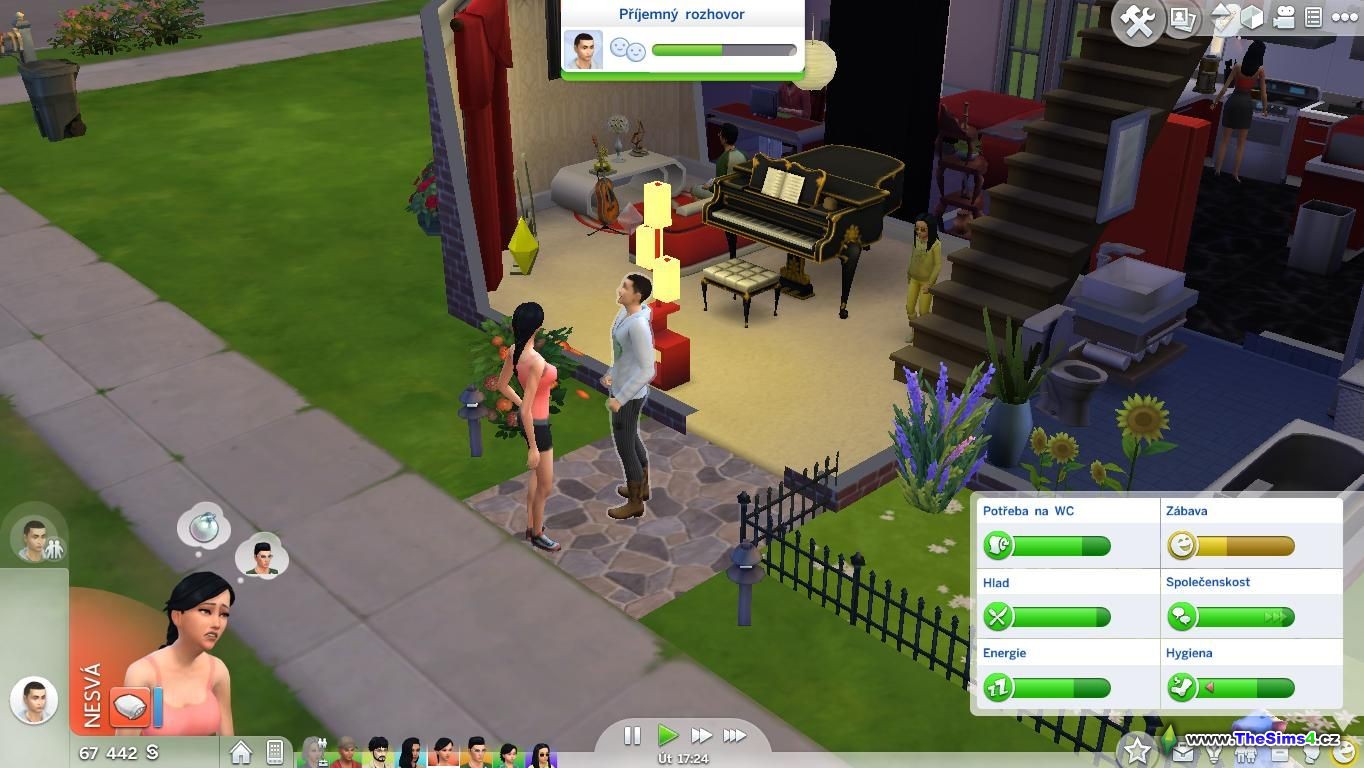Open the career briefcase panel
The image size is (1364, 768).
(1183, 752)
